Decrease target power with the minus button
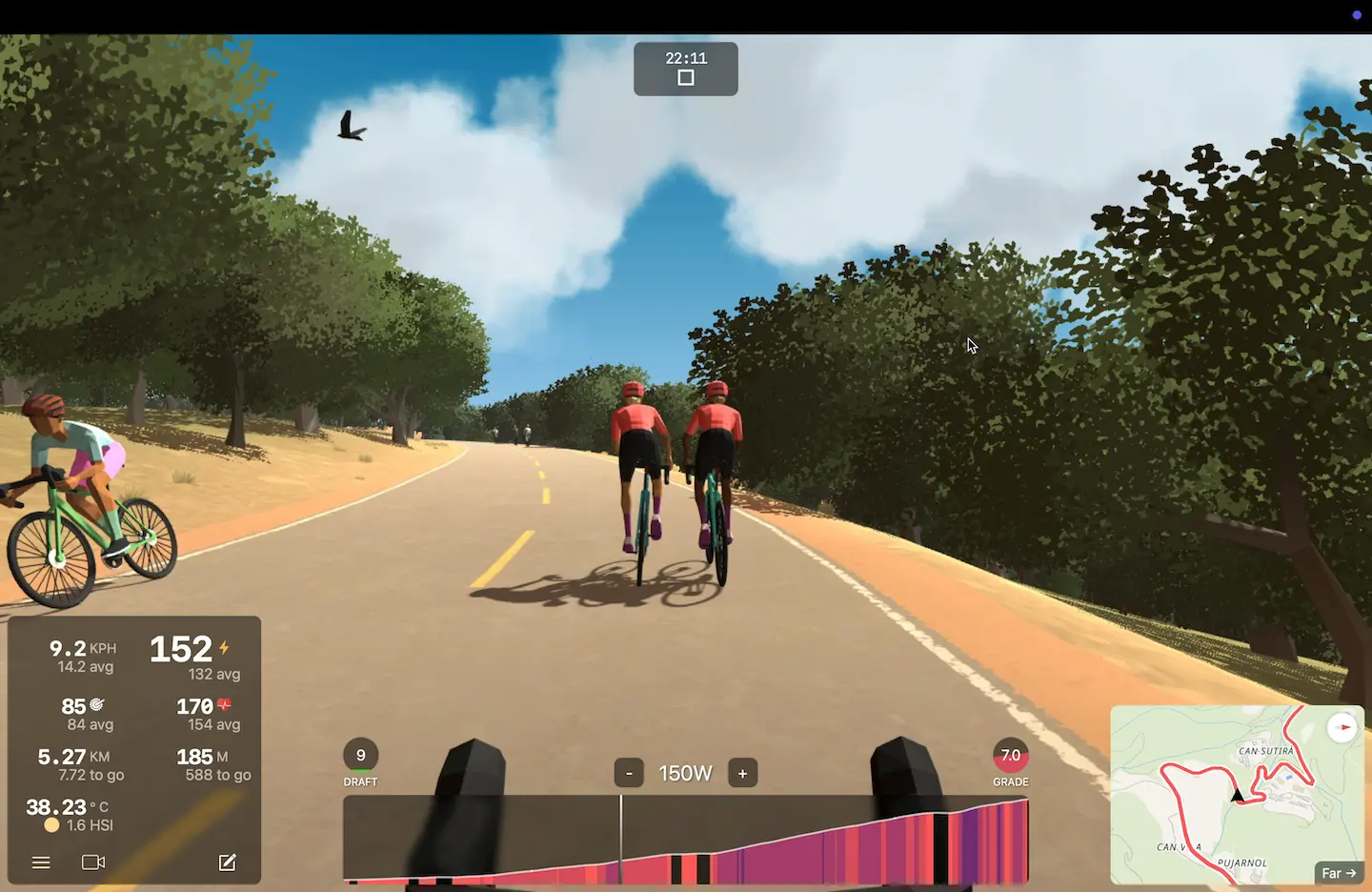This screenshot has height=892, width=1372. (629, 773)
